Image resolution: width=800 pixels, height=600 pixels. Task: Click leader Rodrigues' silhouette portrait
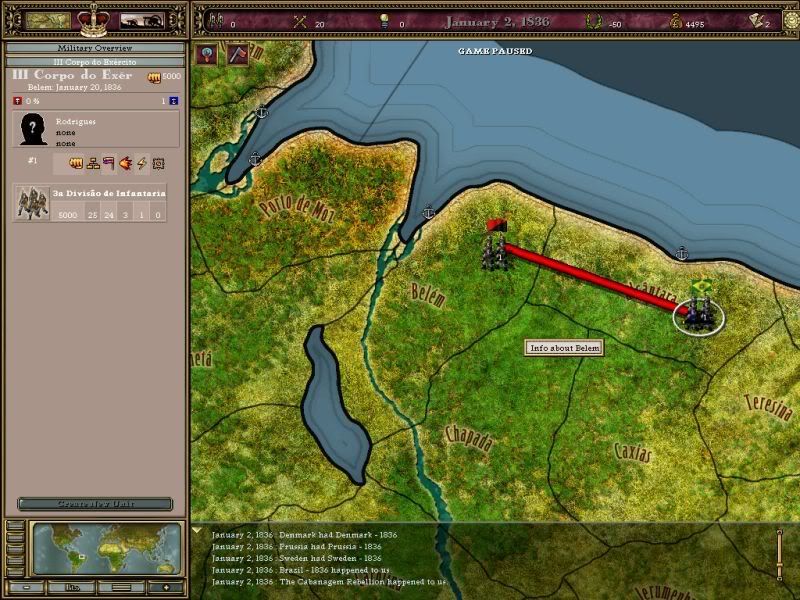pyautogui.click(x=32, y=130)
